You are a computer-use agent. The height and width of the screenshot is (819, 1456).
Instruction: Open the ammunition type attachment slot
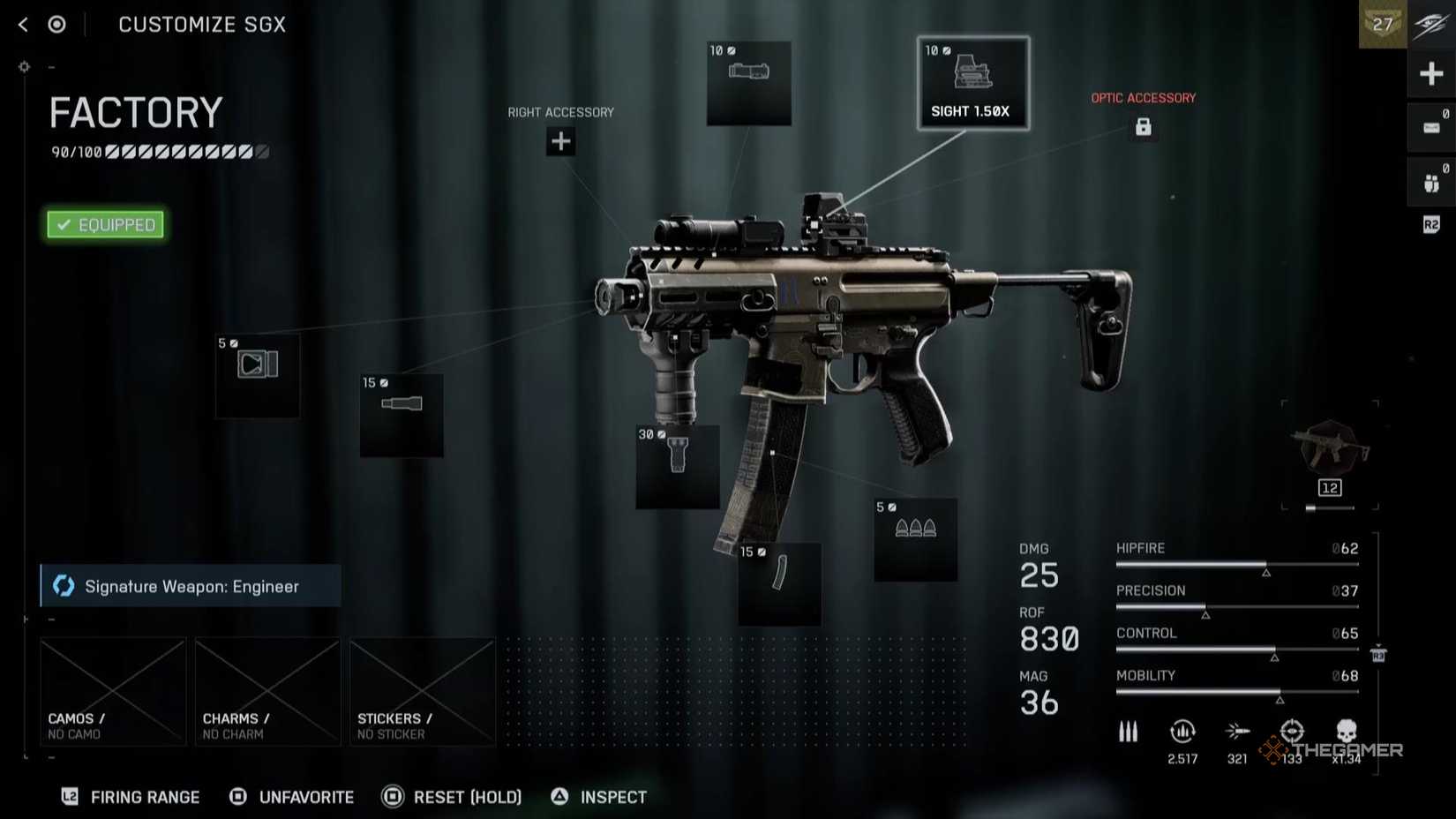point(915,541)
